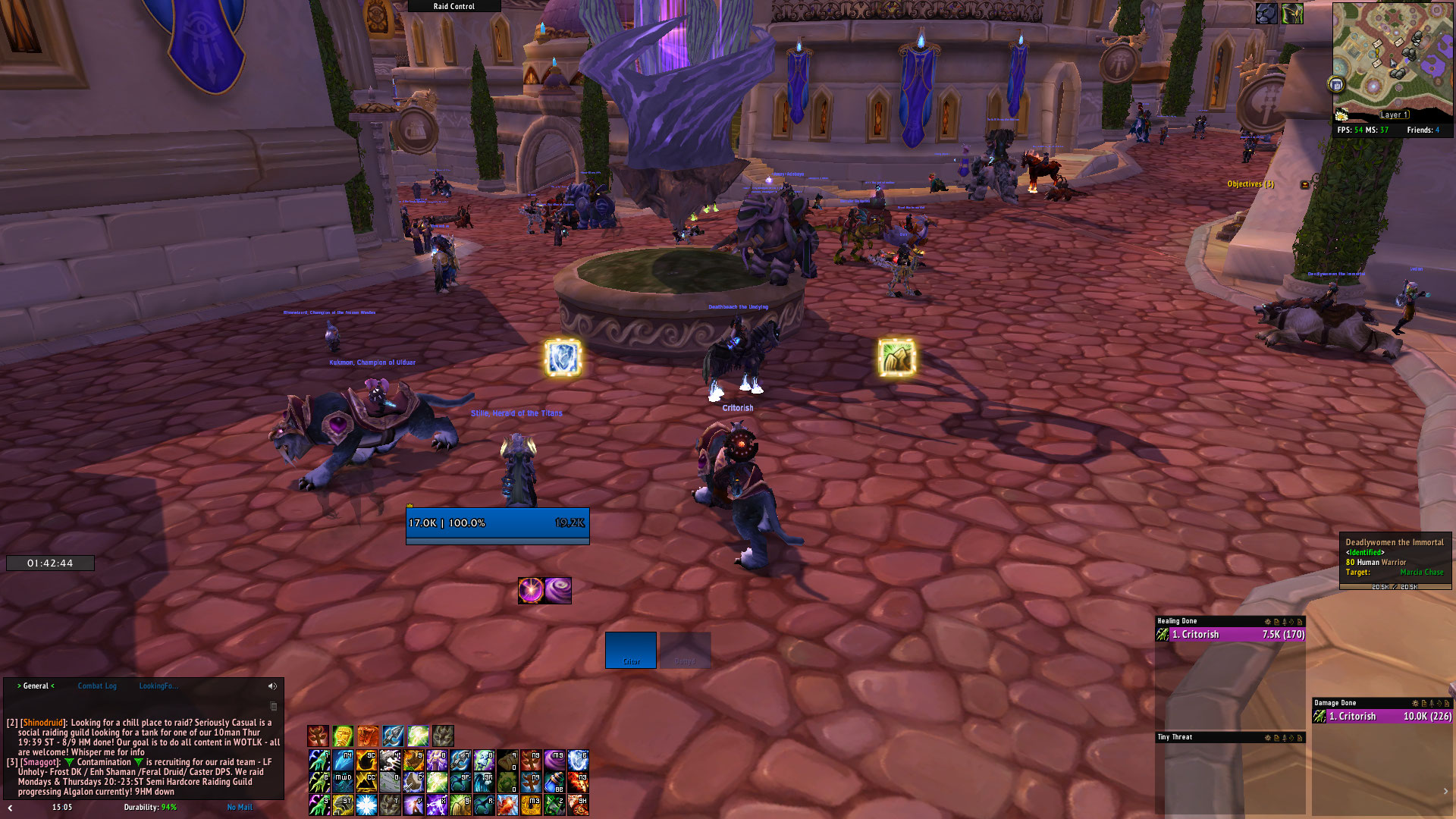Screen dimensions: 1456x819
Task: Click the glowing blue shield aura icon
Action: click(563, 358)
